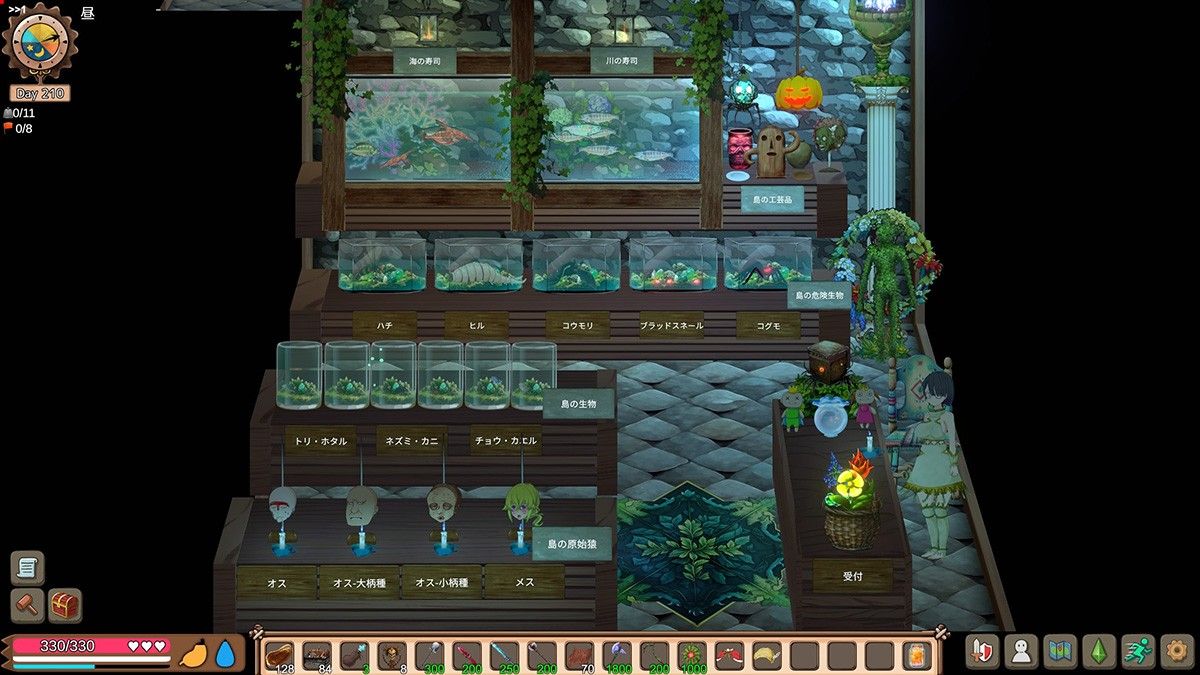Image resolution: width=1200 pixels, height=675 pixels.
Task: Open the scroll quest log button
Action: (27, 568)
